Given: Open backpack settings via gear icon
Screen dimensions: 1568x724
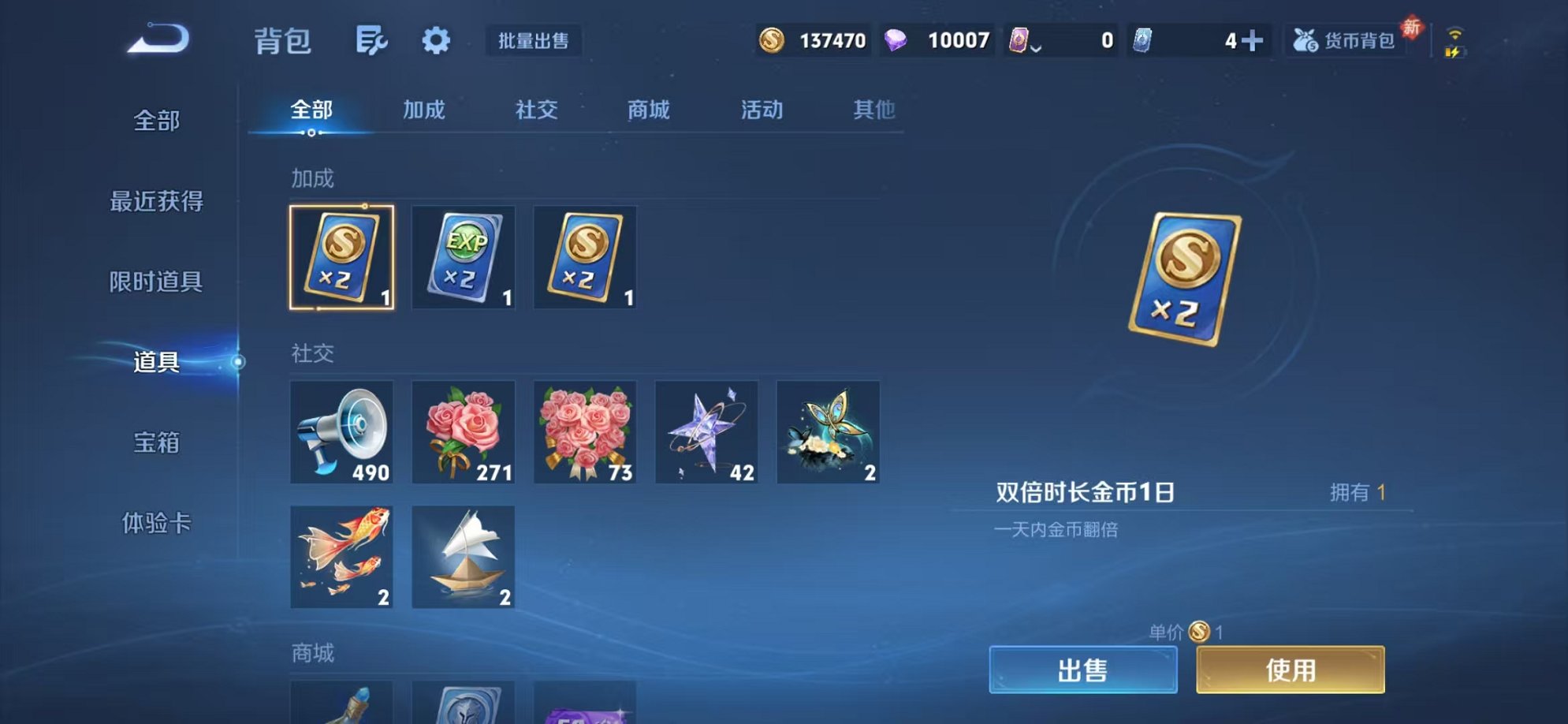Looking at the screenshot, I should tap(435, 41).
